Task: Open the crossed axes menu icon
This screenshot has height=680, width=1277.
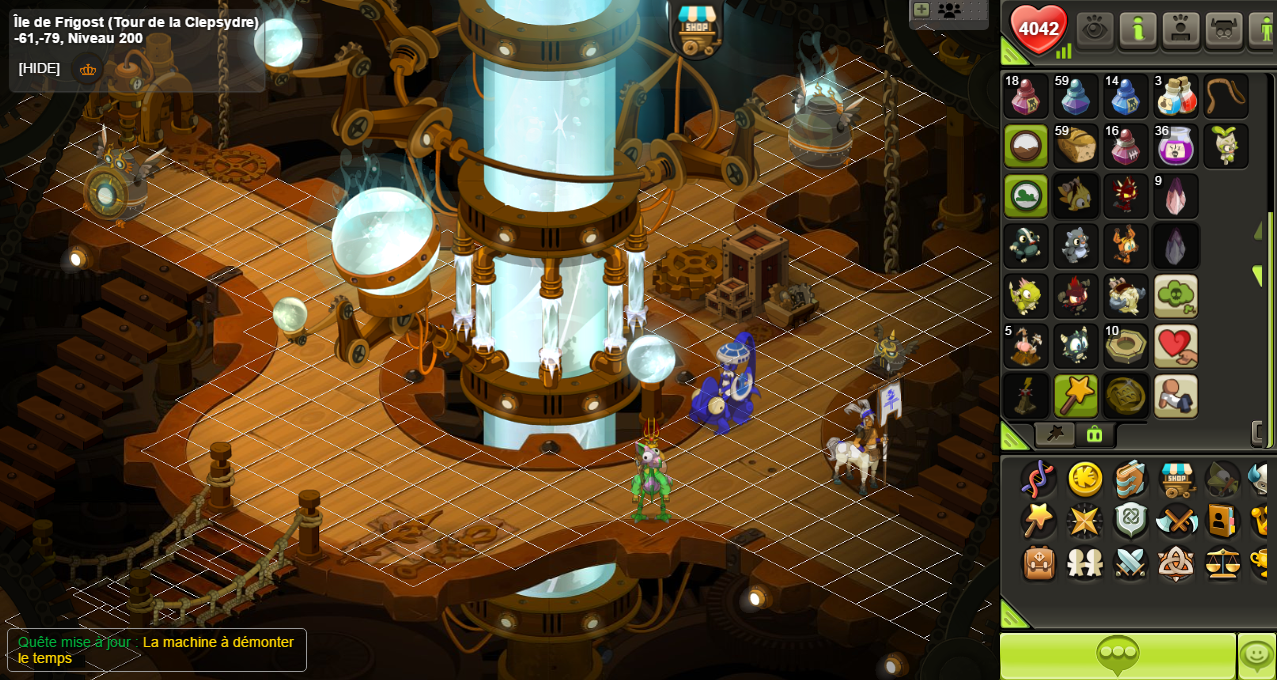Action: (1176, 521)
